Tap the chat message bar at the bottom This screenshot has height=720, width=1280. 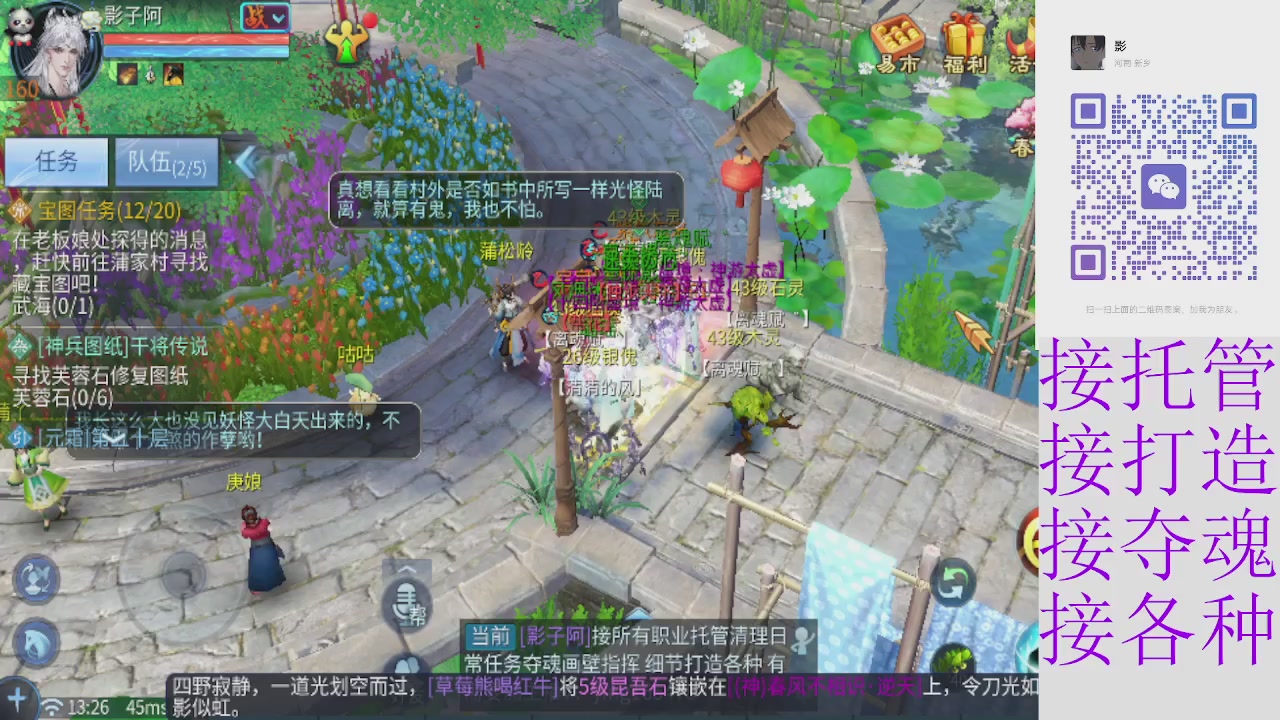point(600,690)
